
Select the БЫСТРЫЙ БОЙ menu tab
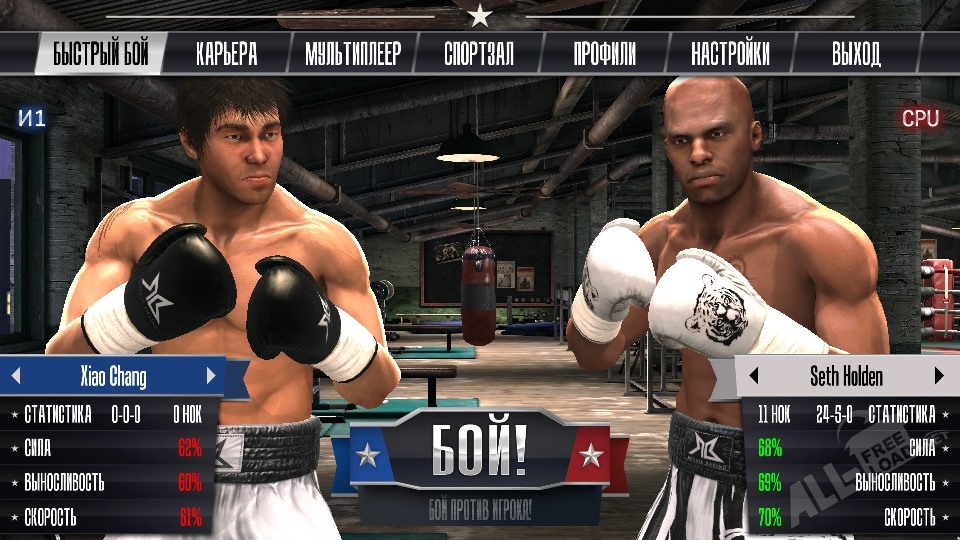(x=100, y=54)
